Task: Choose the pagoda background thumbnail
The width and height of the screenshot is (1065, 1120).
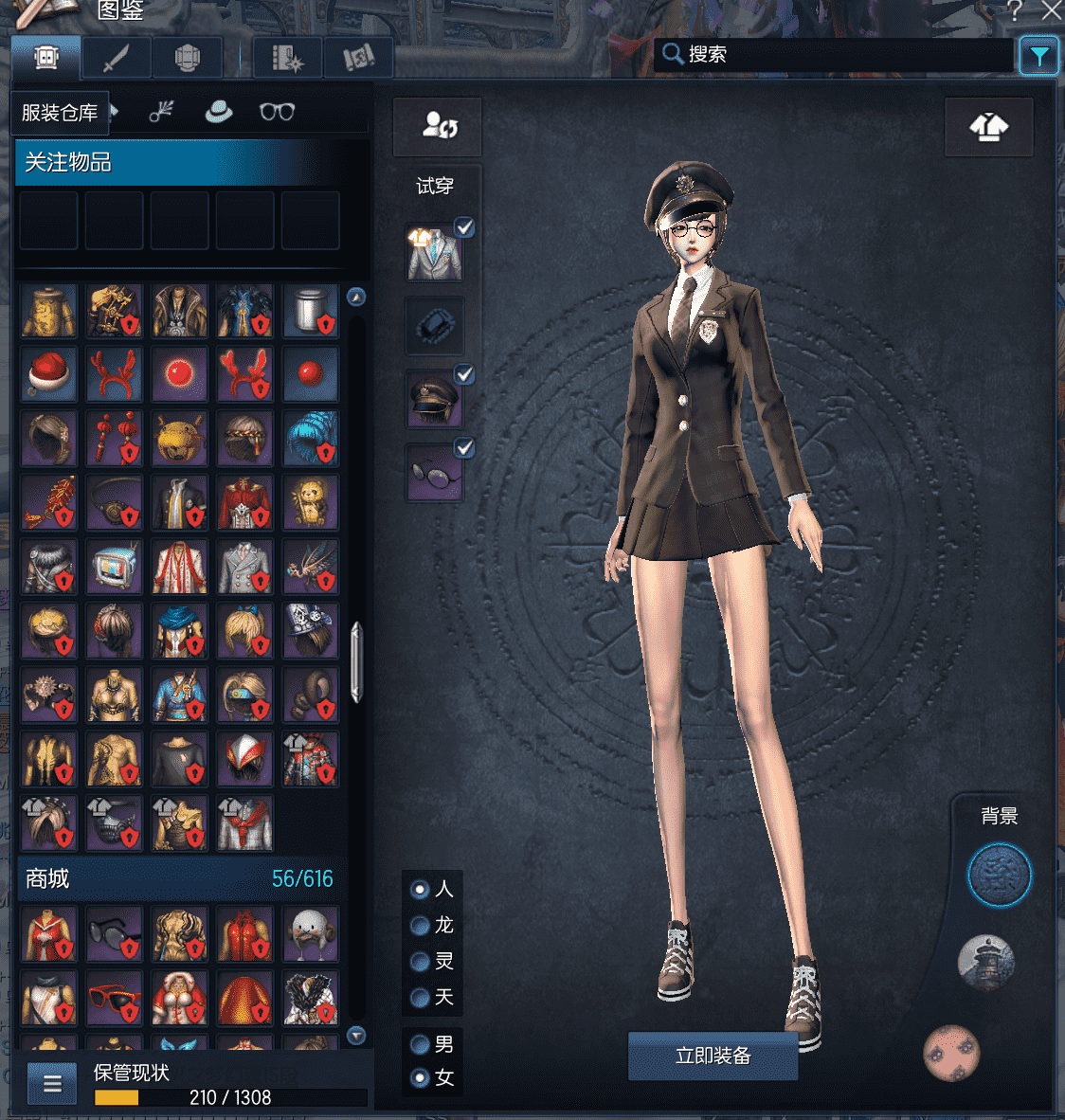Action: (986, 961)
